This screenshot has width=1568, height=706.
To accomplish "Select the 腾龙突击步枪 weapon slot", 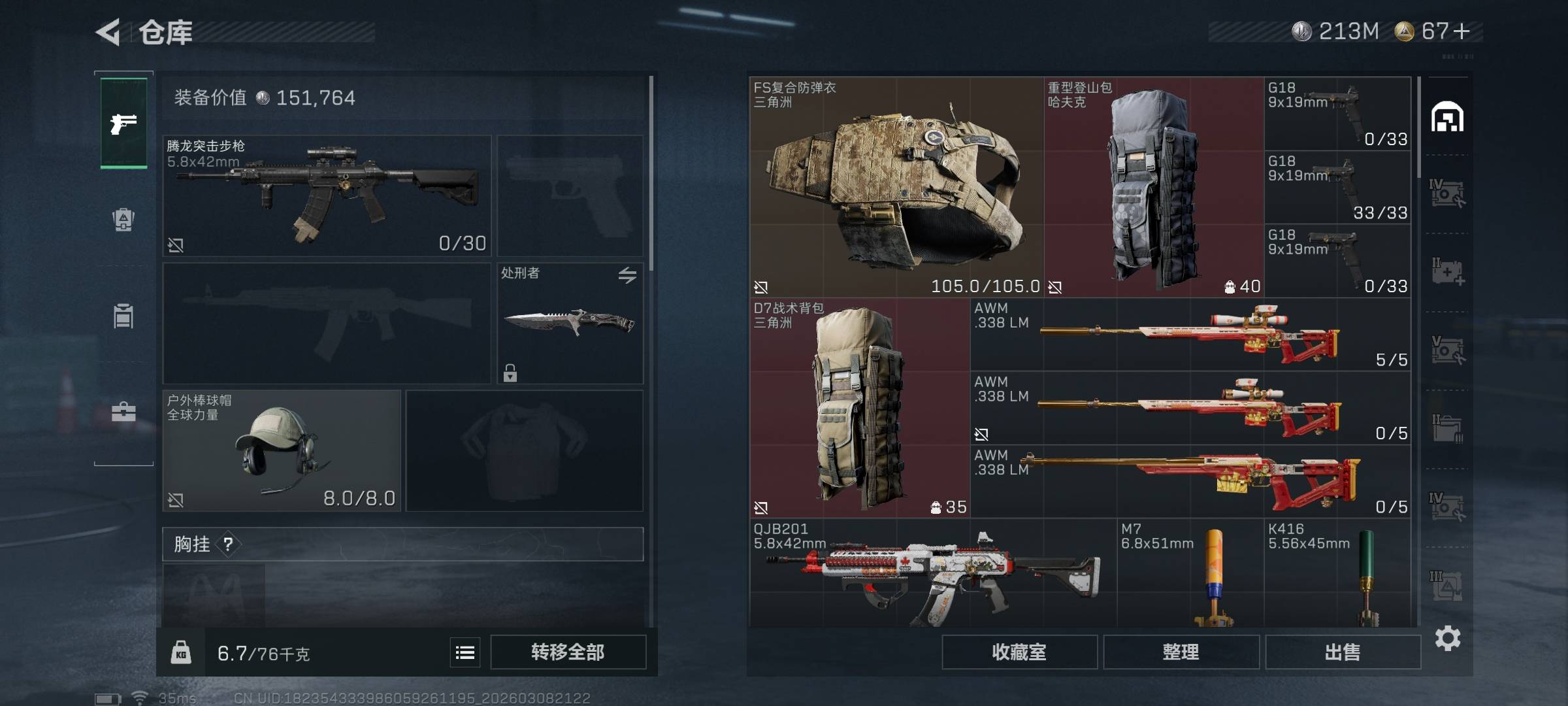I will (x=326, y=195).
